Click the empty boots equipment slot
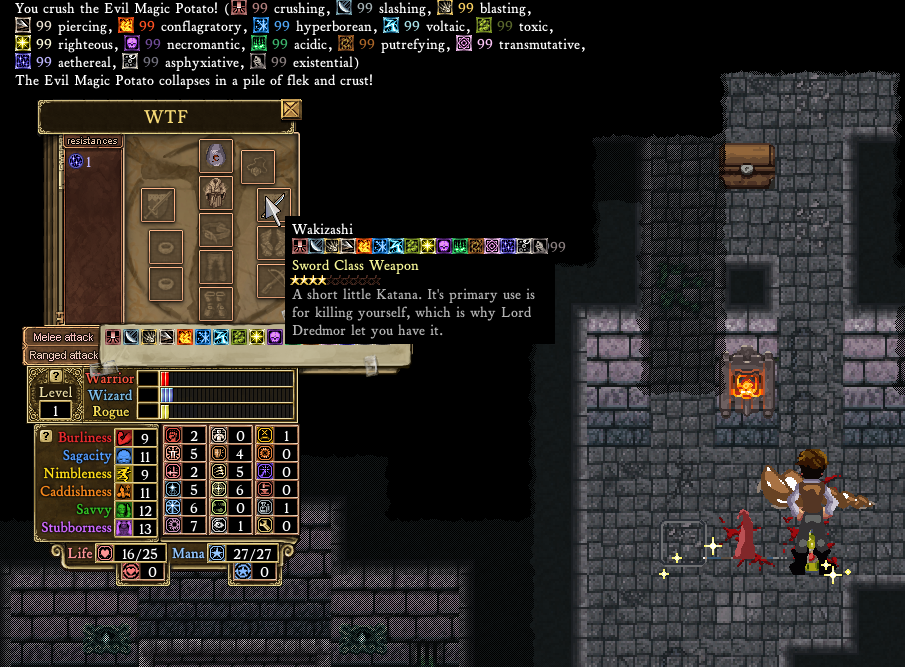This screenshot has height=667, width=905. click(x=216, y=302)
